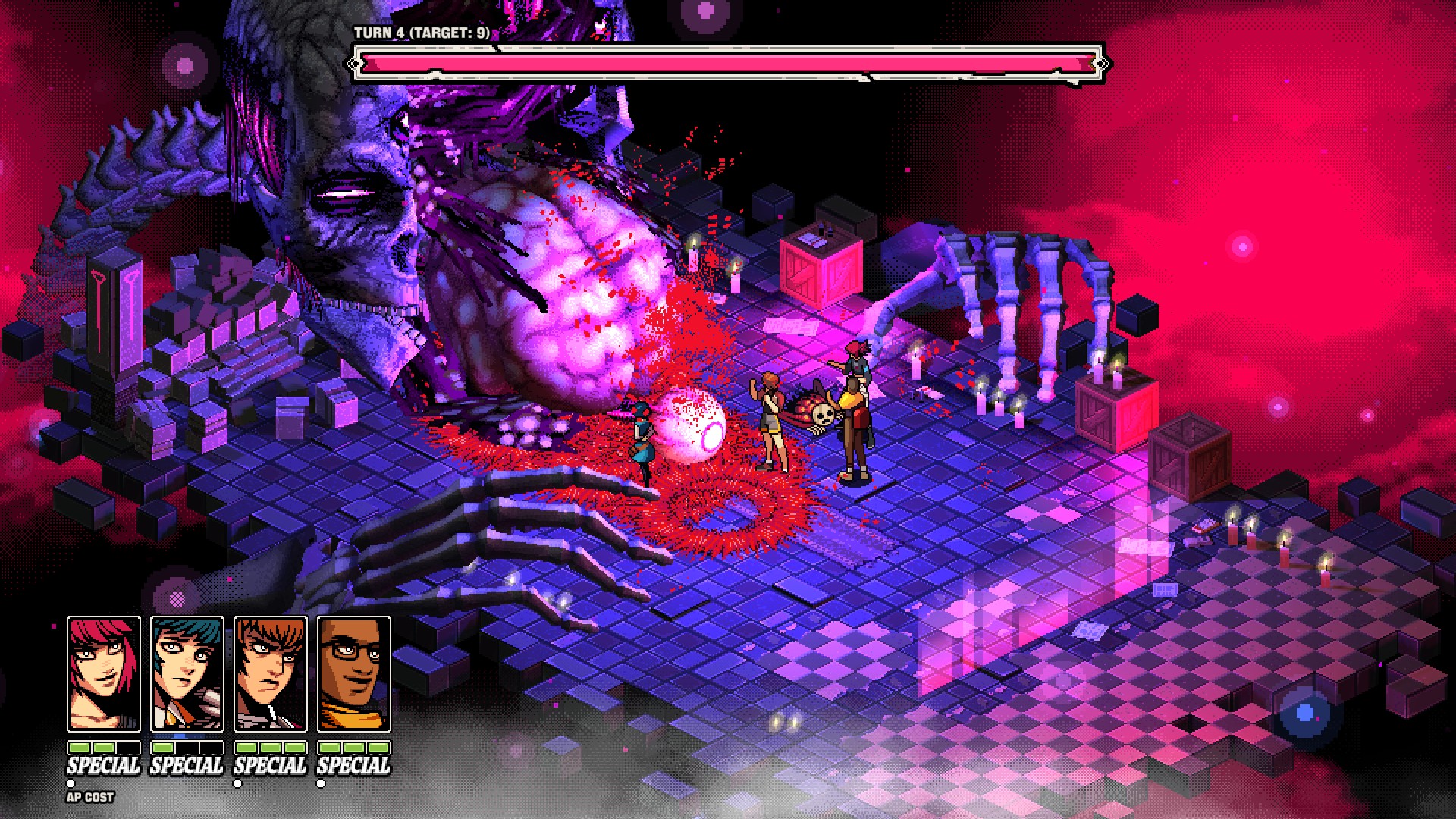Expand the blue progress sliver under the second portrait
The height and width of the screenshot is (819, 1456).
(180, 736)
